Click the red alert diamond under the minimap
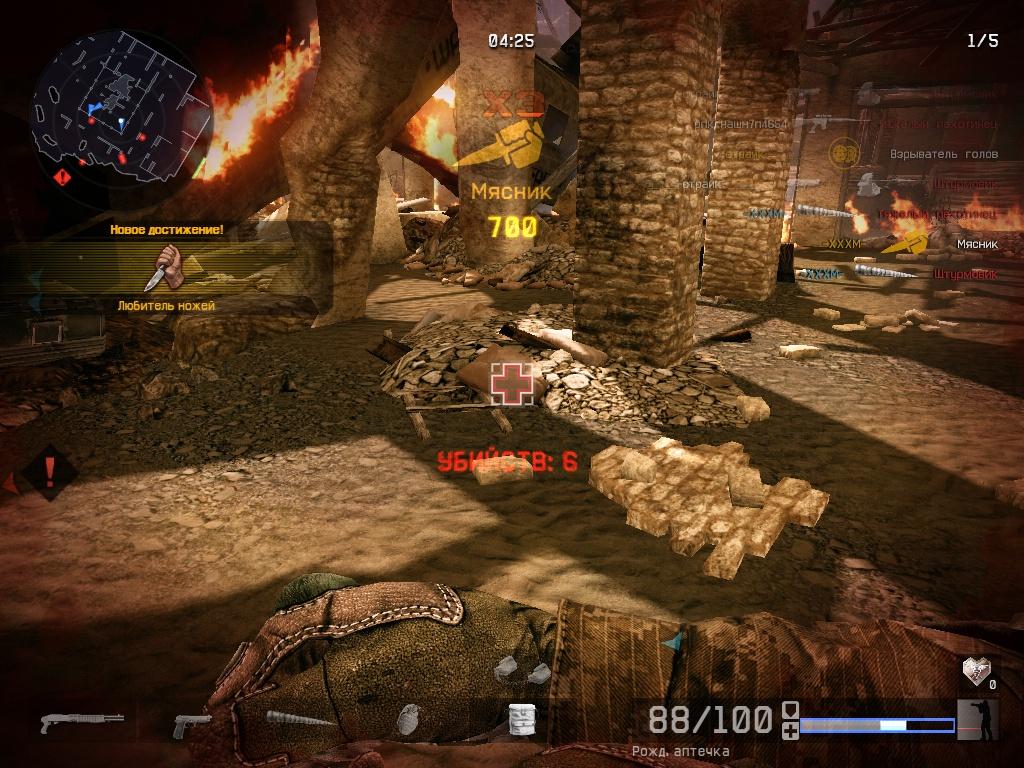 [64, 177]
